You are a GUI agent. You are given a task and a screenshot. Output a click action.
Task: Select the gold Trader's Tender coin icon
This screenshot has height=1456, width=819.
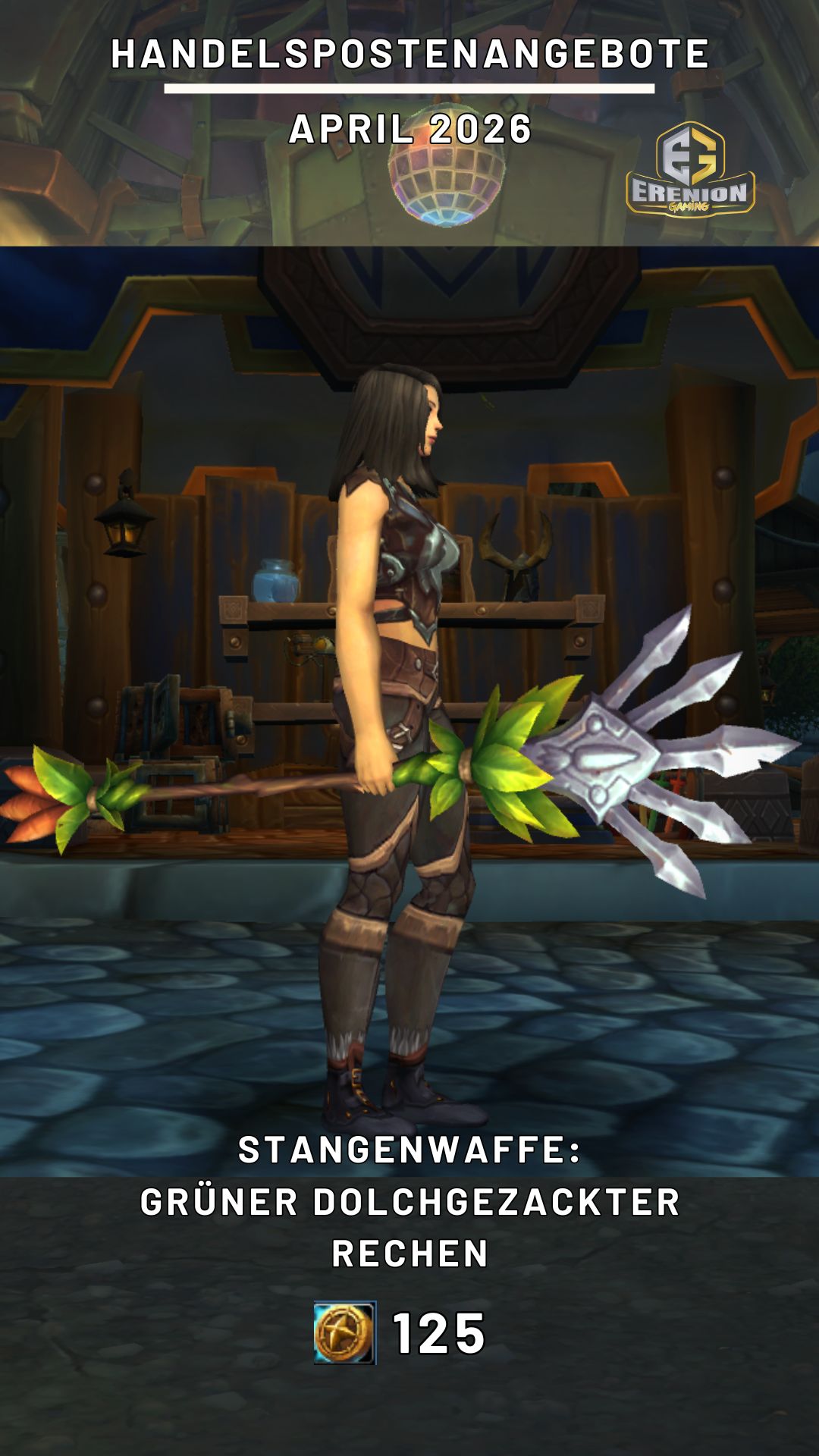click(x=345, y=1332)
